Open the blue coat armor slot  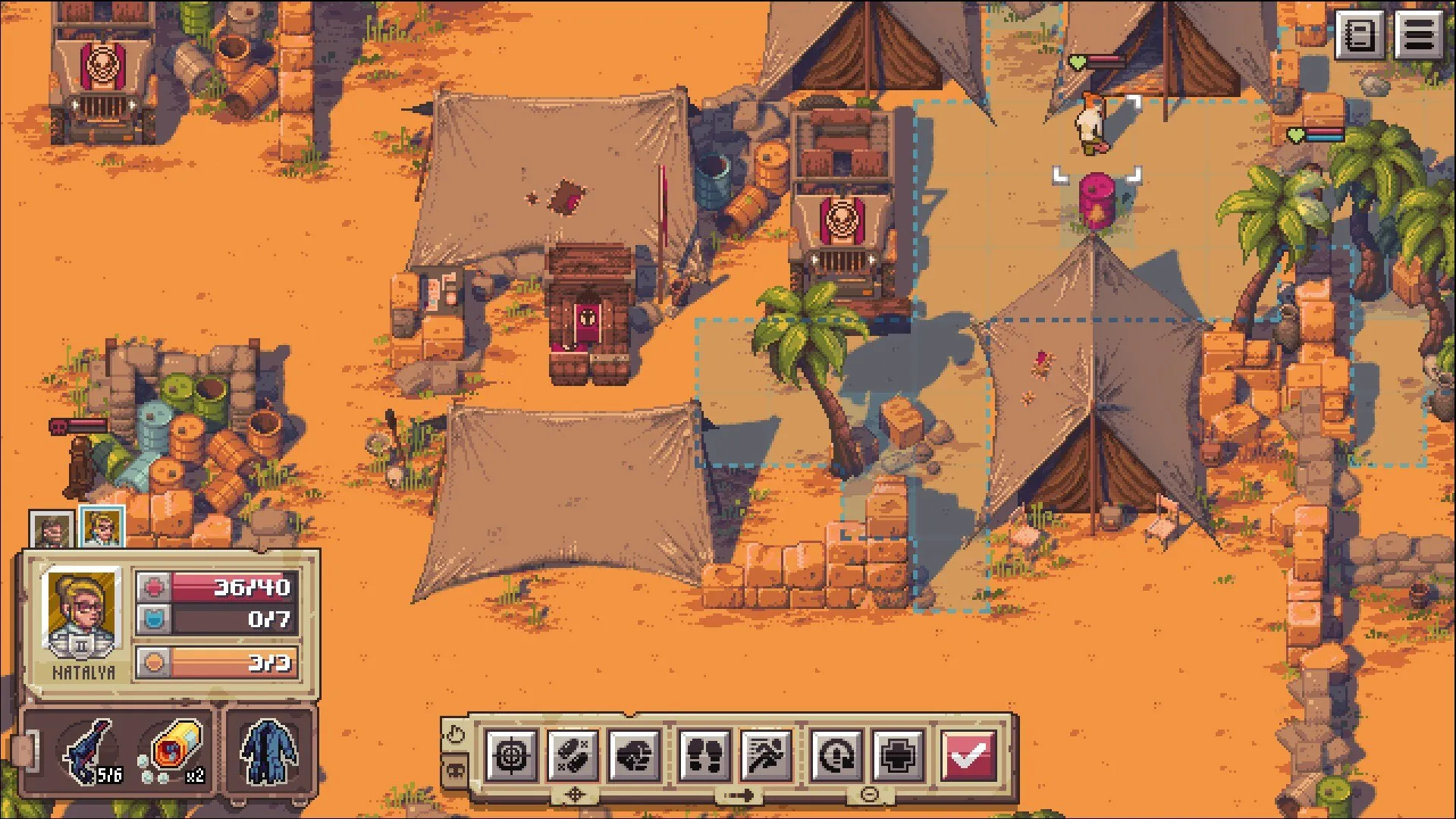coord(269,752)
